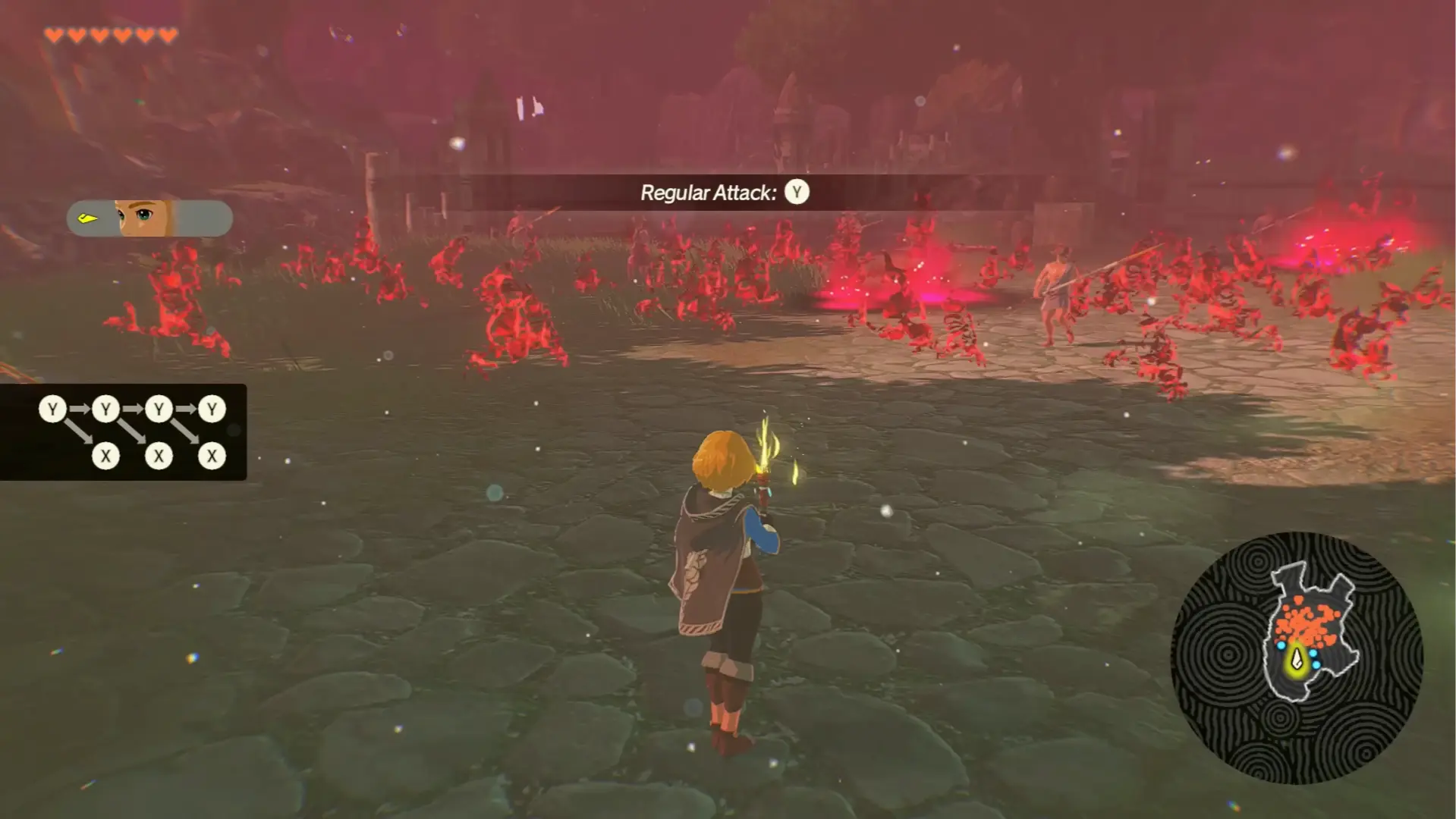Click the last heart on the right
Screen dimensions: 1456x819
[x=168, y=34]
